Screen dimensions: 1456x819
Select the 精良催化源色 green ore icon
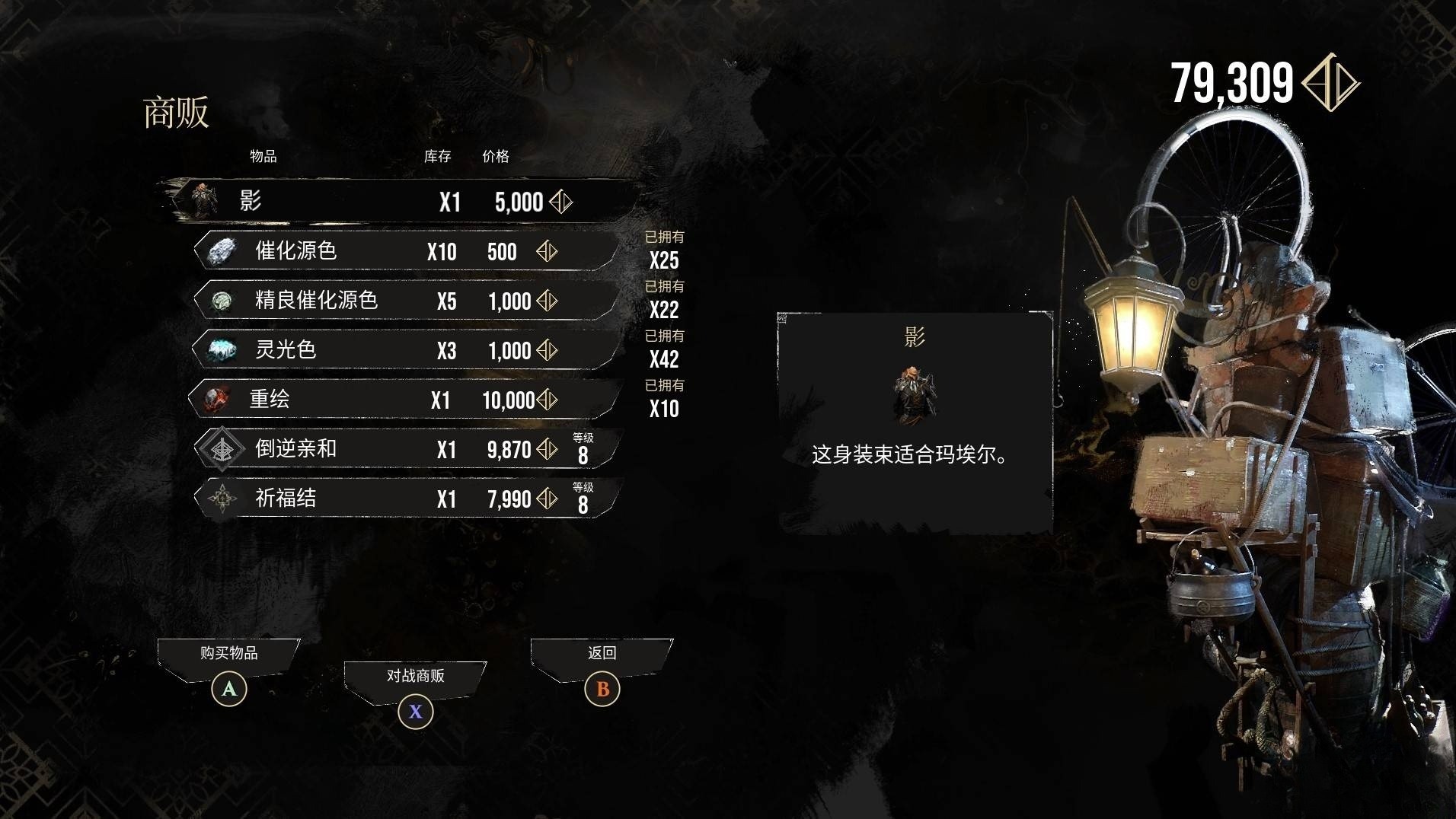[221, 301]
